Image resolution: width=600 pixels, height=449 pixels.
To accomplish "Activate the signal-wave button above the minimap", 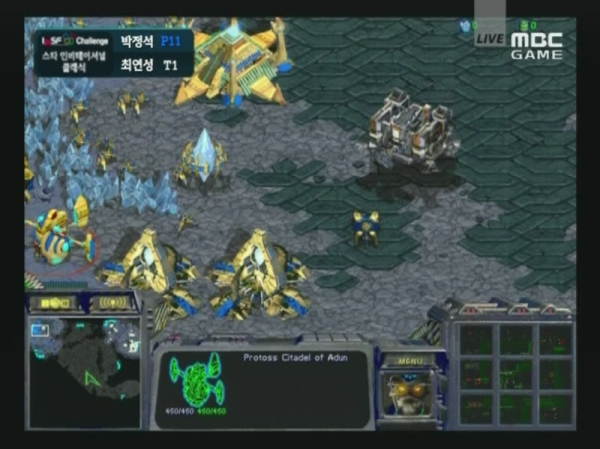I will [115, 303].
